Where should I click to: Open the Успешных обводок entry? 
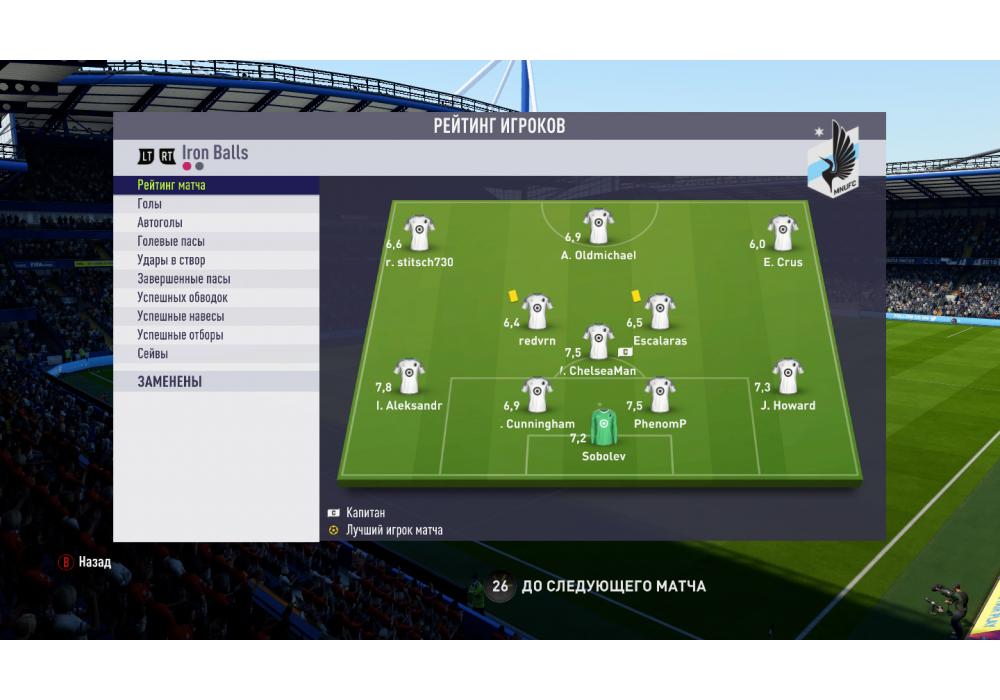tap(215, 298)
